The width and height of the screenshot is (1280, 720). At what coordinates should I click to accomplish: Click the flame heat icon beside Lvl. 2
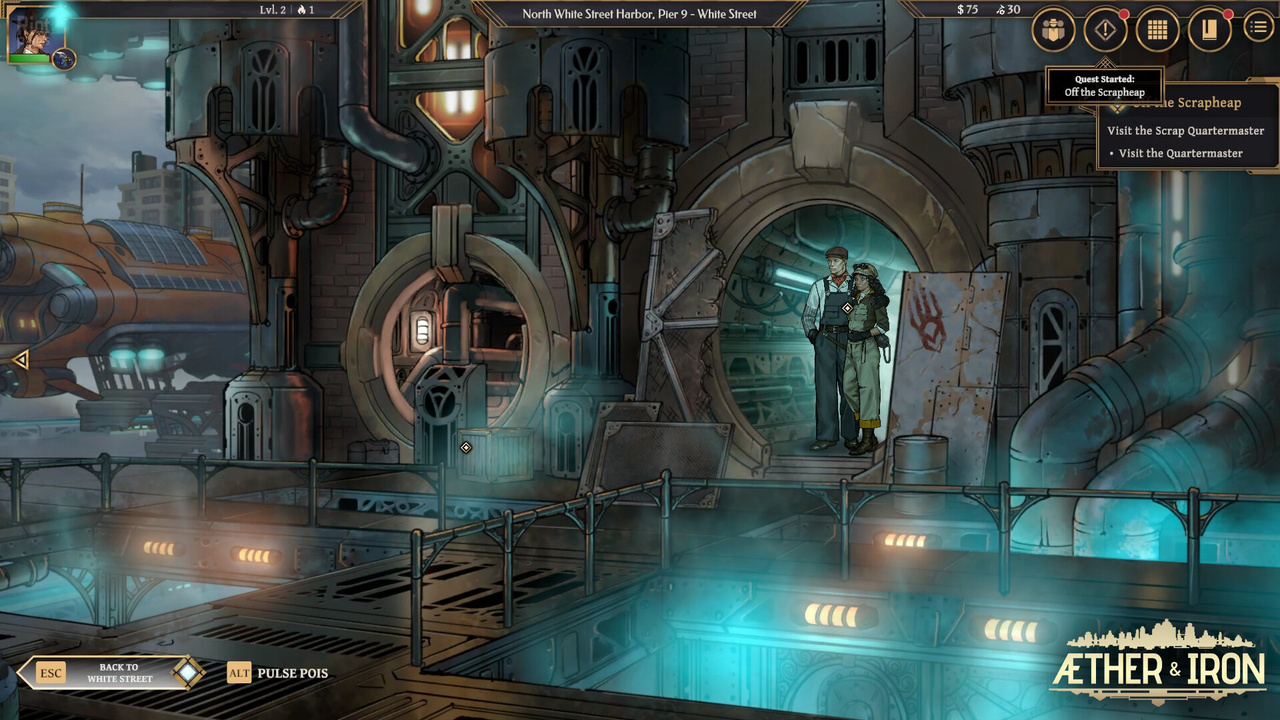(x=300, y=9)
